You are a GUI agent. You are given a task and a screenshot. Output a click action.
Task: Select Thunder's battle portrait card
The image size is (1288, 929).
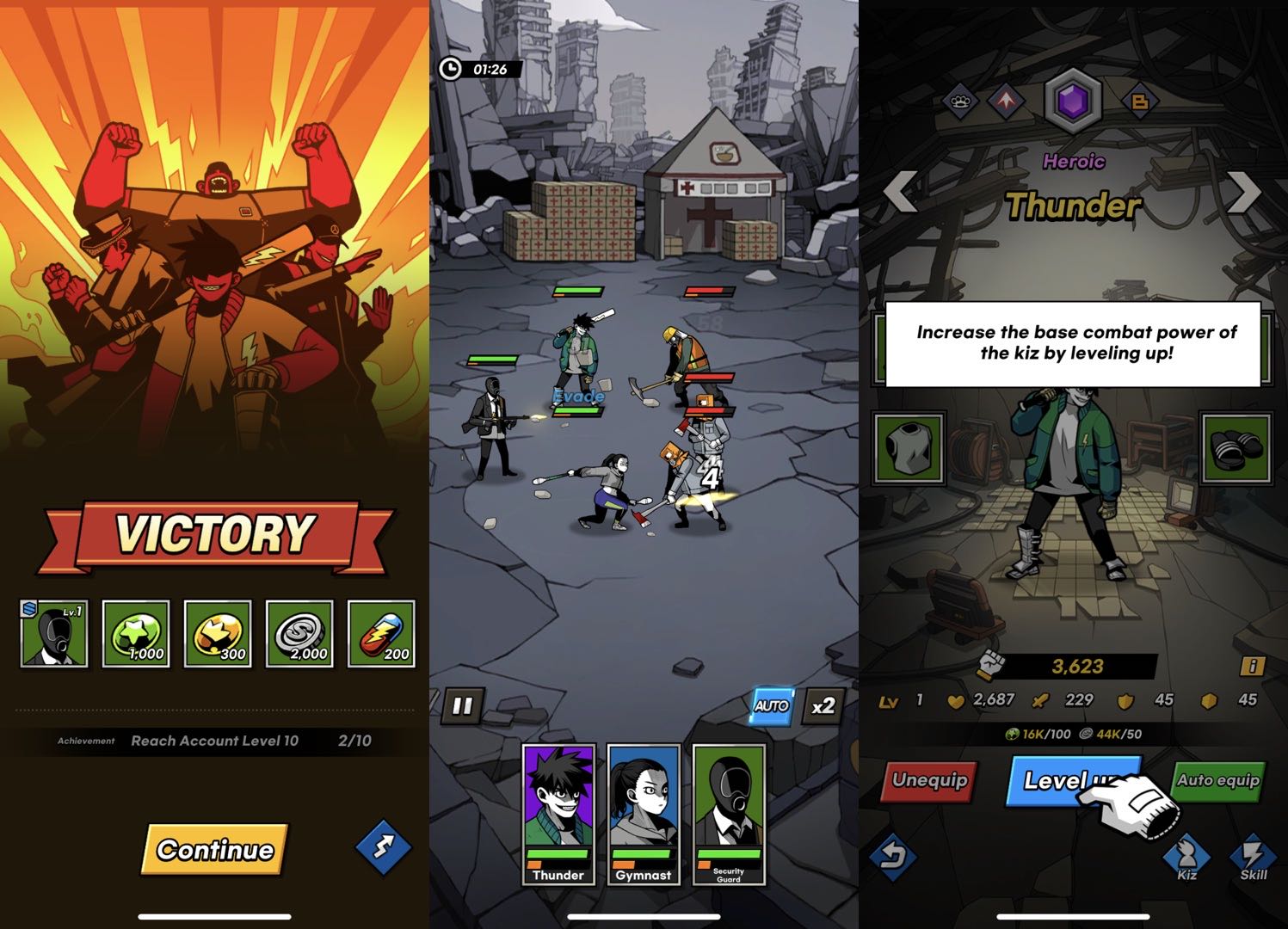558,814
